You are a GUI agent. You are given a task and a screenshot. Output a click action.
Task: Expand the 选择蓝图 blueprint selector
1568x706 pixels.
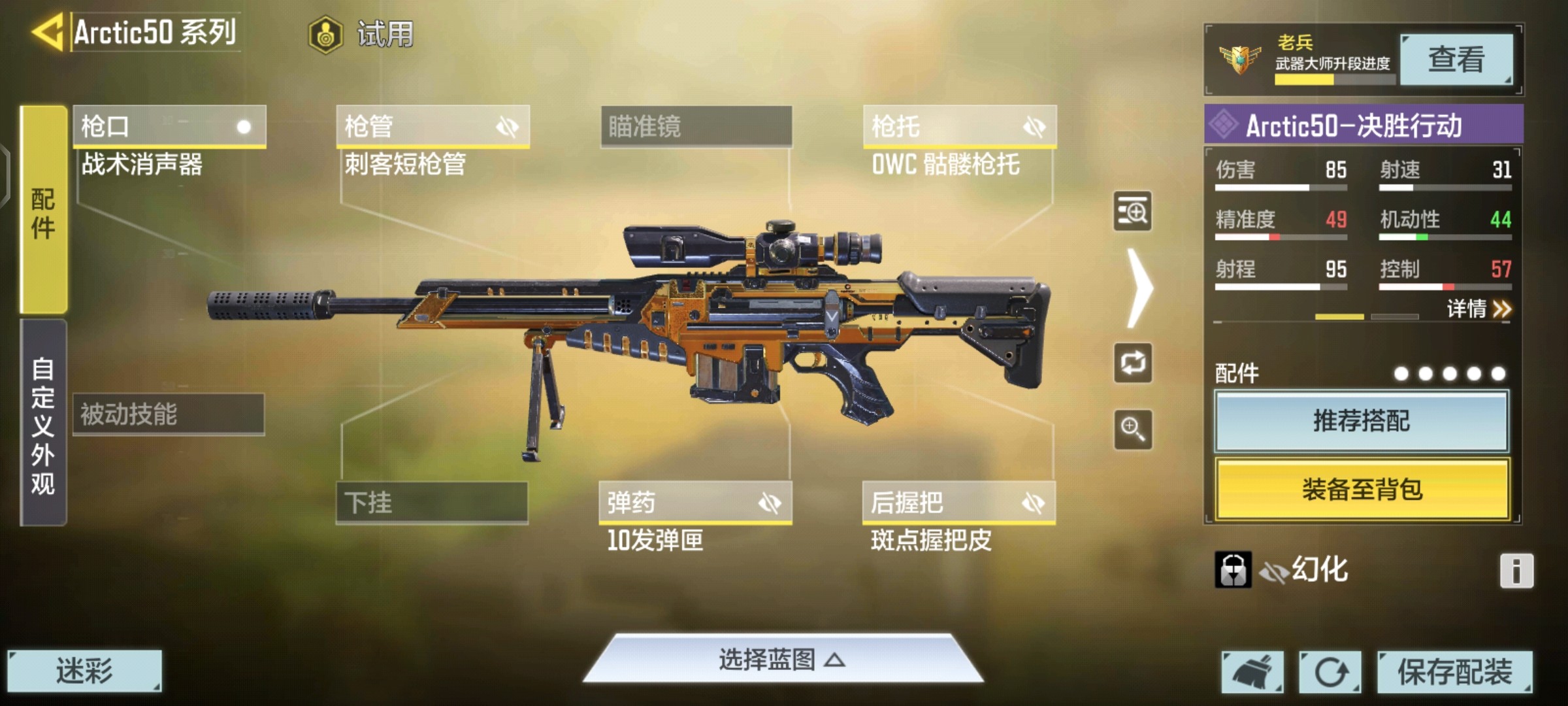[x=782, y=660]
